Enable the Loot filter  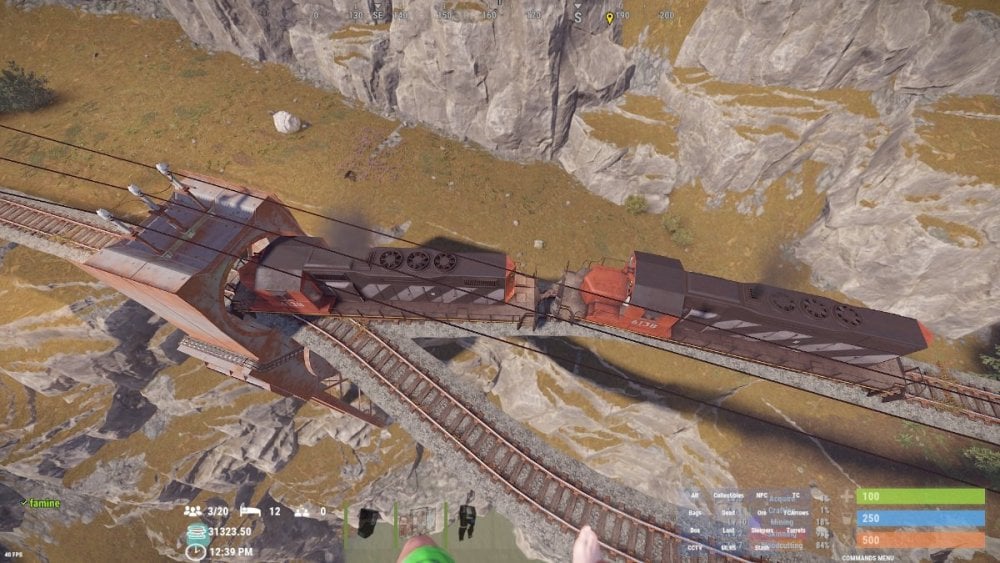728,530
